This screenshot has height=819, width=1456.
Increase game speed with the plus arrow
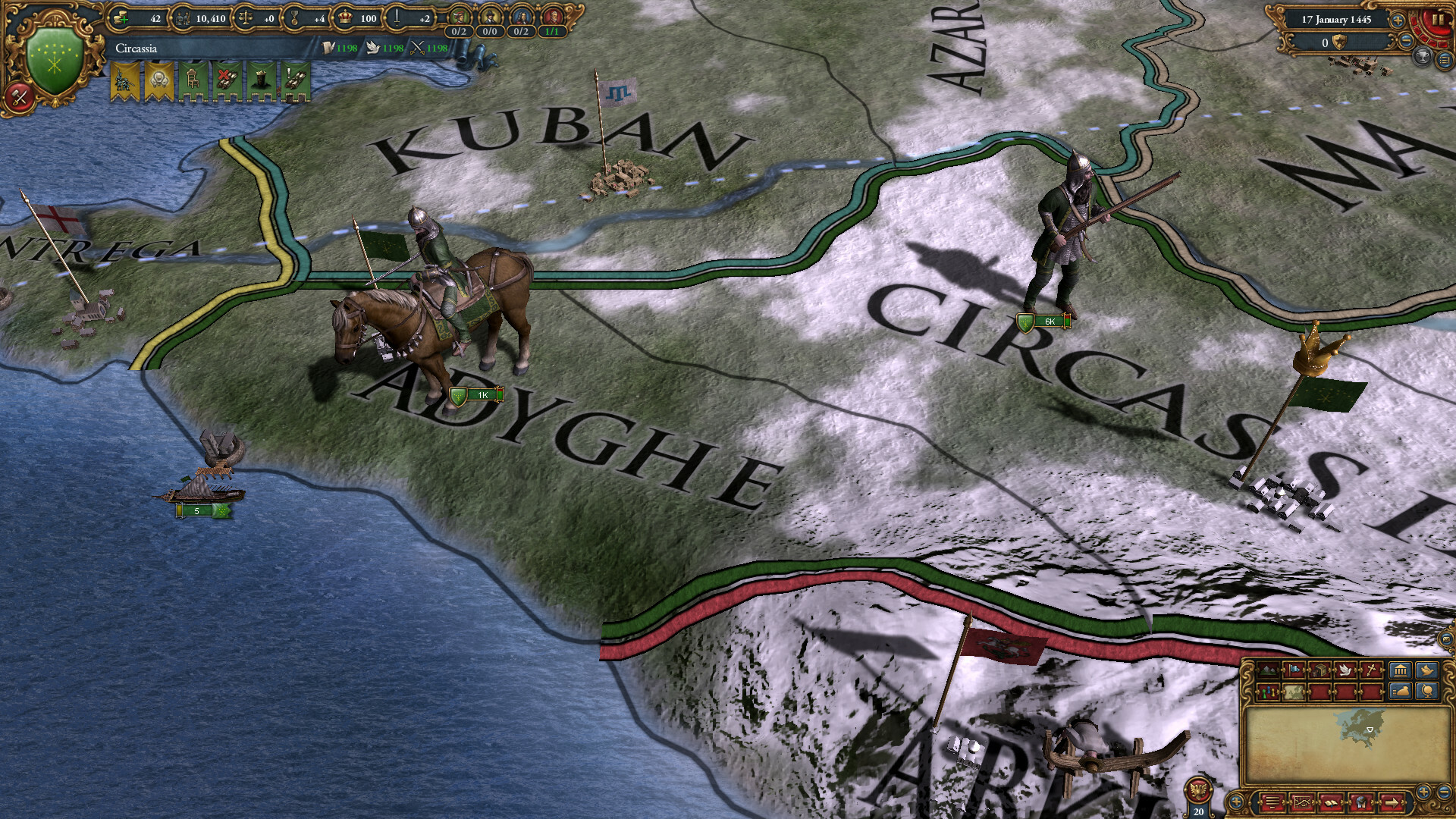[1398, 20]
